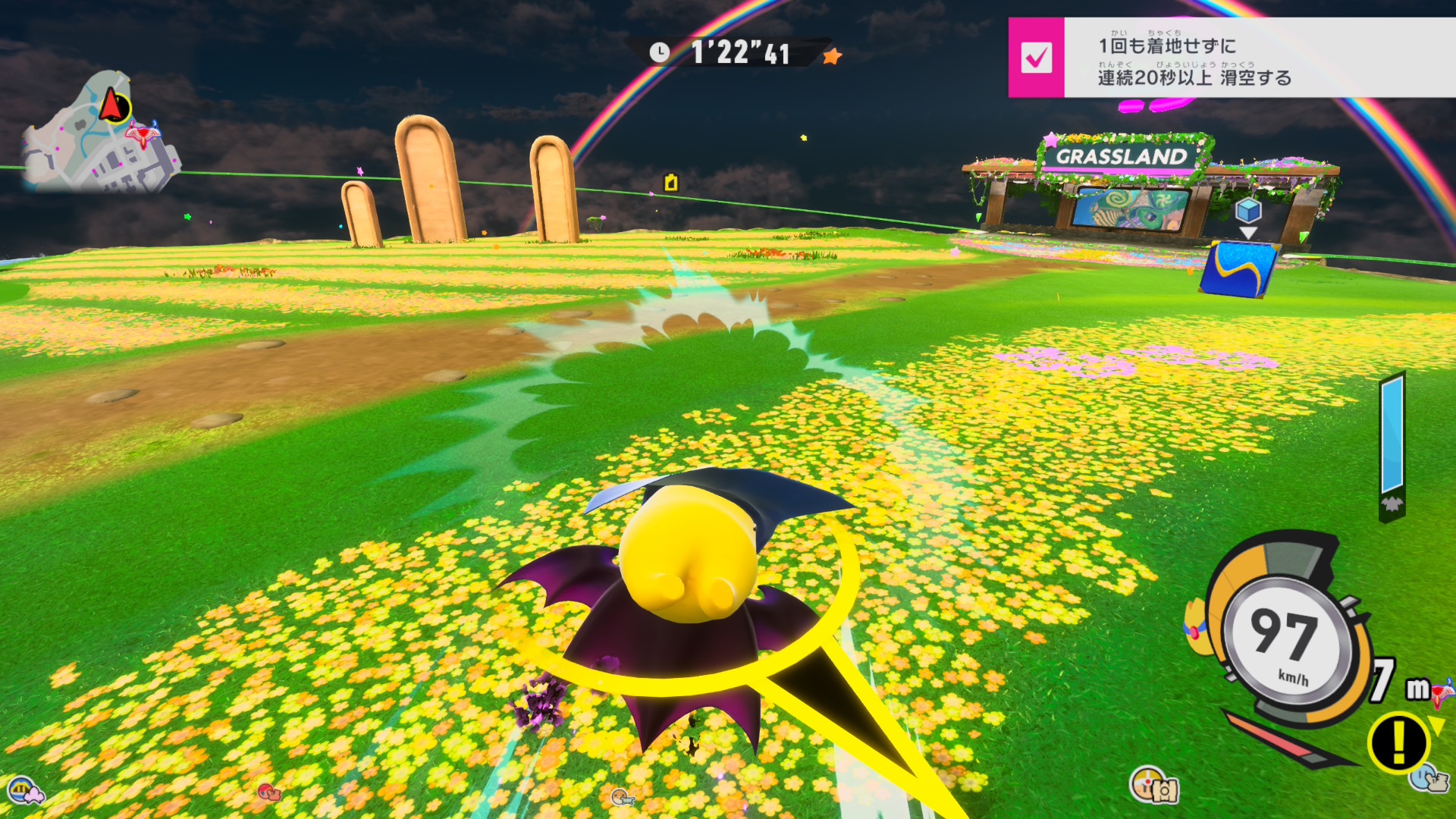Click the pink checkmark box on the objective
Image resolution: width=1456 pixels, height=819 pixels.
click(x=1036, y=58)
